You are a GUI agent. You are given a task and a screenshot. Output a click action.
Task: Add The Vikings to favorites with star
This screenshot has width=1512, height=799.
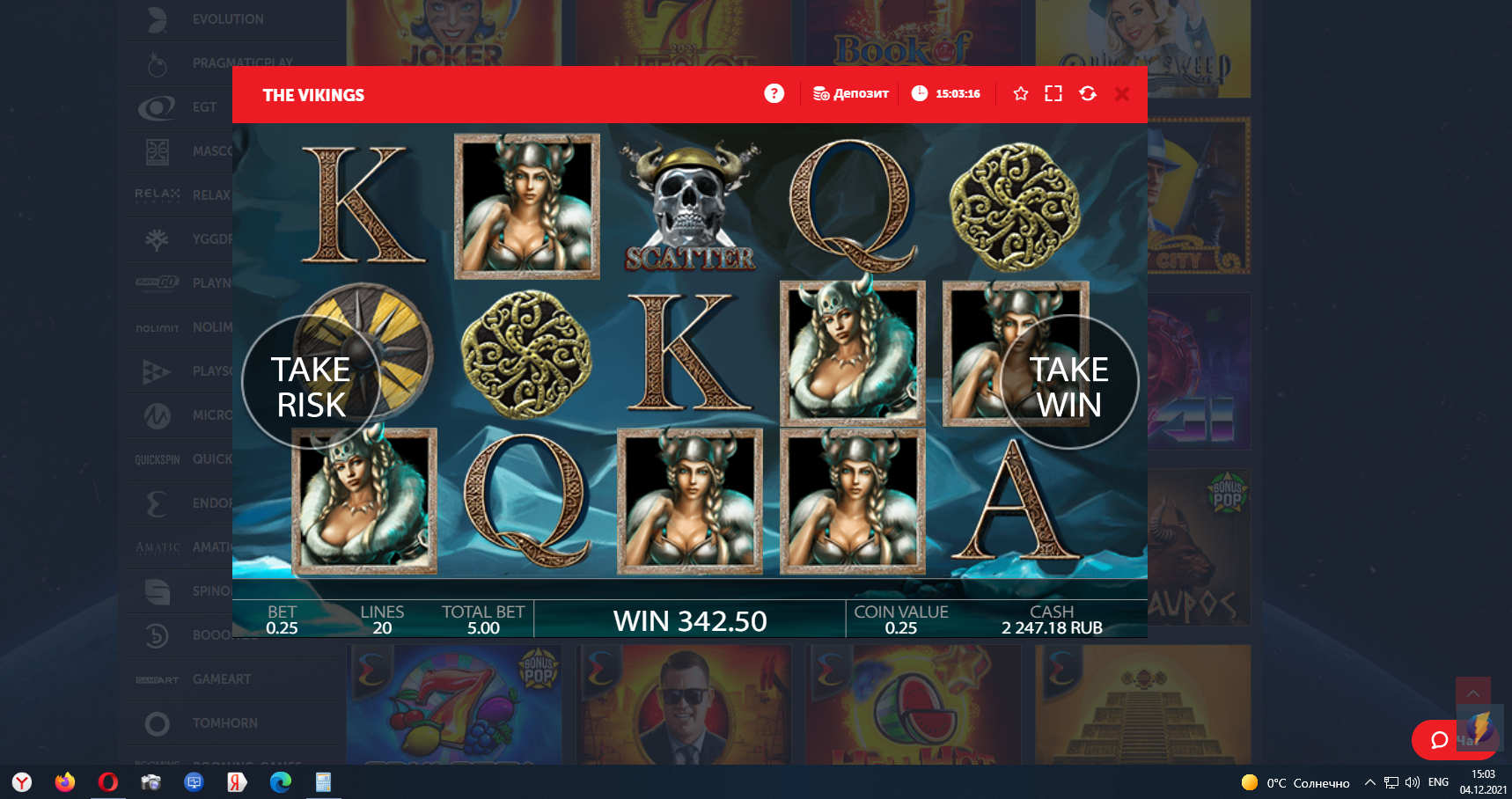(1020, 93)
